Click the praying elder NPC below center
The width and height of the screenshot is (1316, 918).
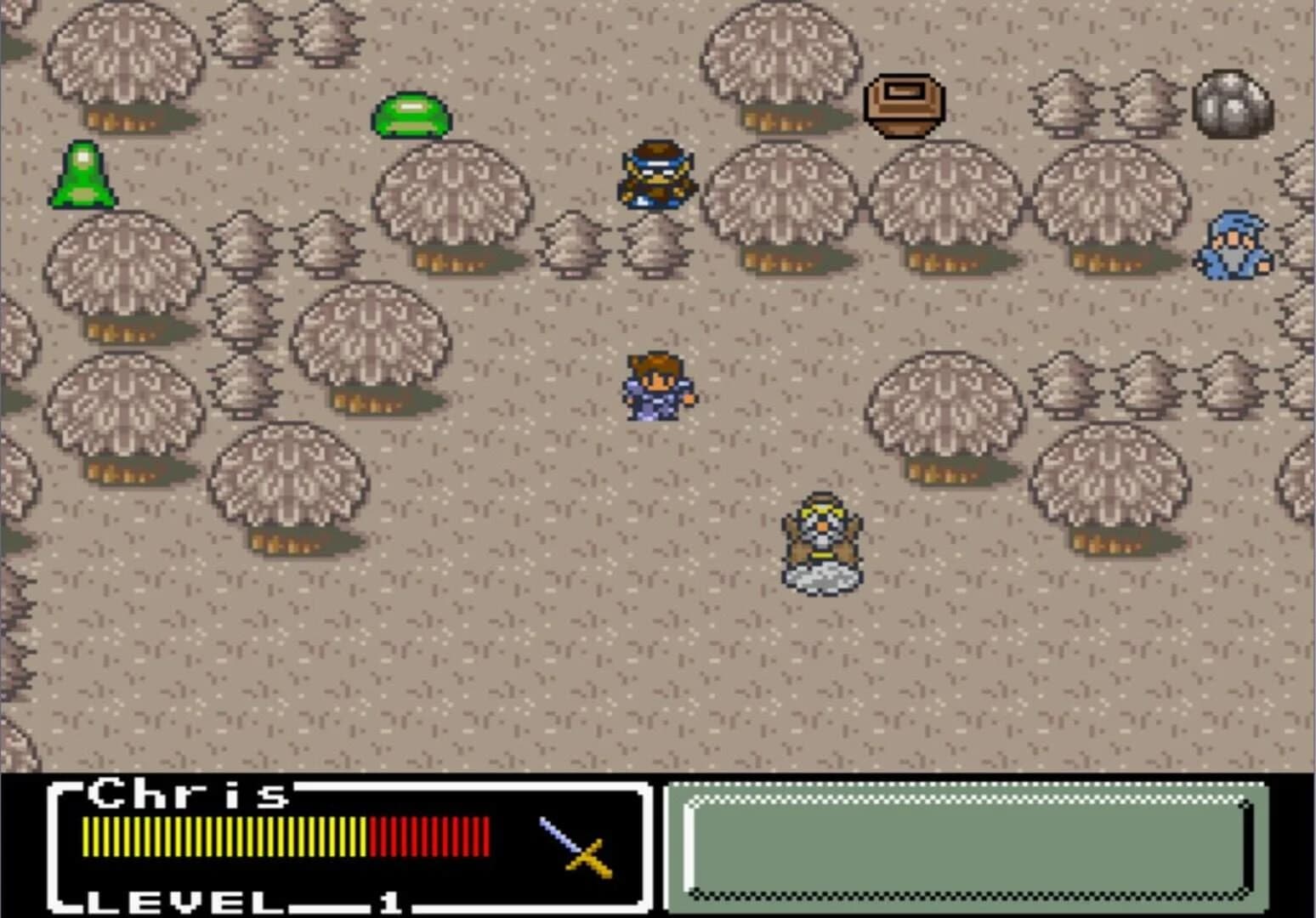(x=820, y=531)
